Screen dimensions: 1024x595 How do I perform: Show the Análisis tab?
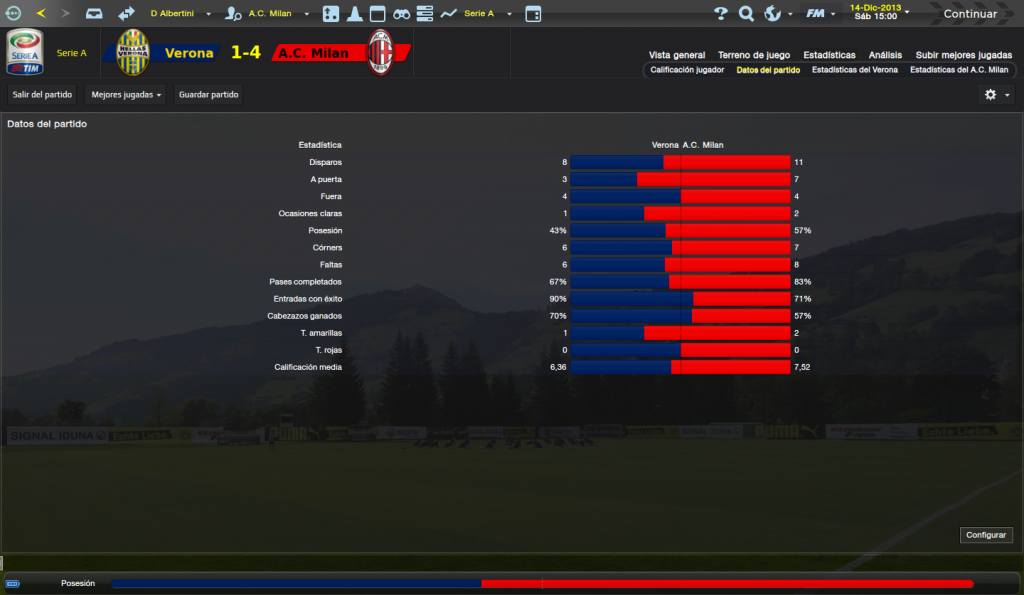(885, 55)
